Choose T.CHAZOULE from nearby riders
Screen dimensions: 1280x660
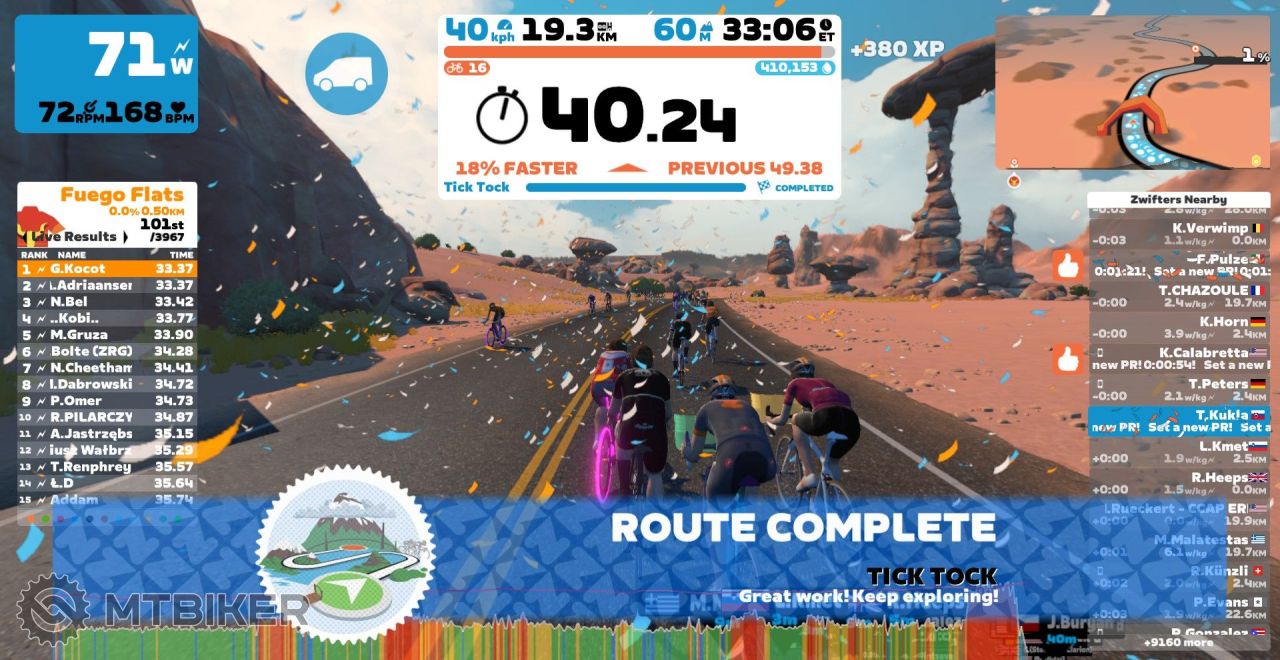pyautogui.click(x=1178, y=296)
